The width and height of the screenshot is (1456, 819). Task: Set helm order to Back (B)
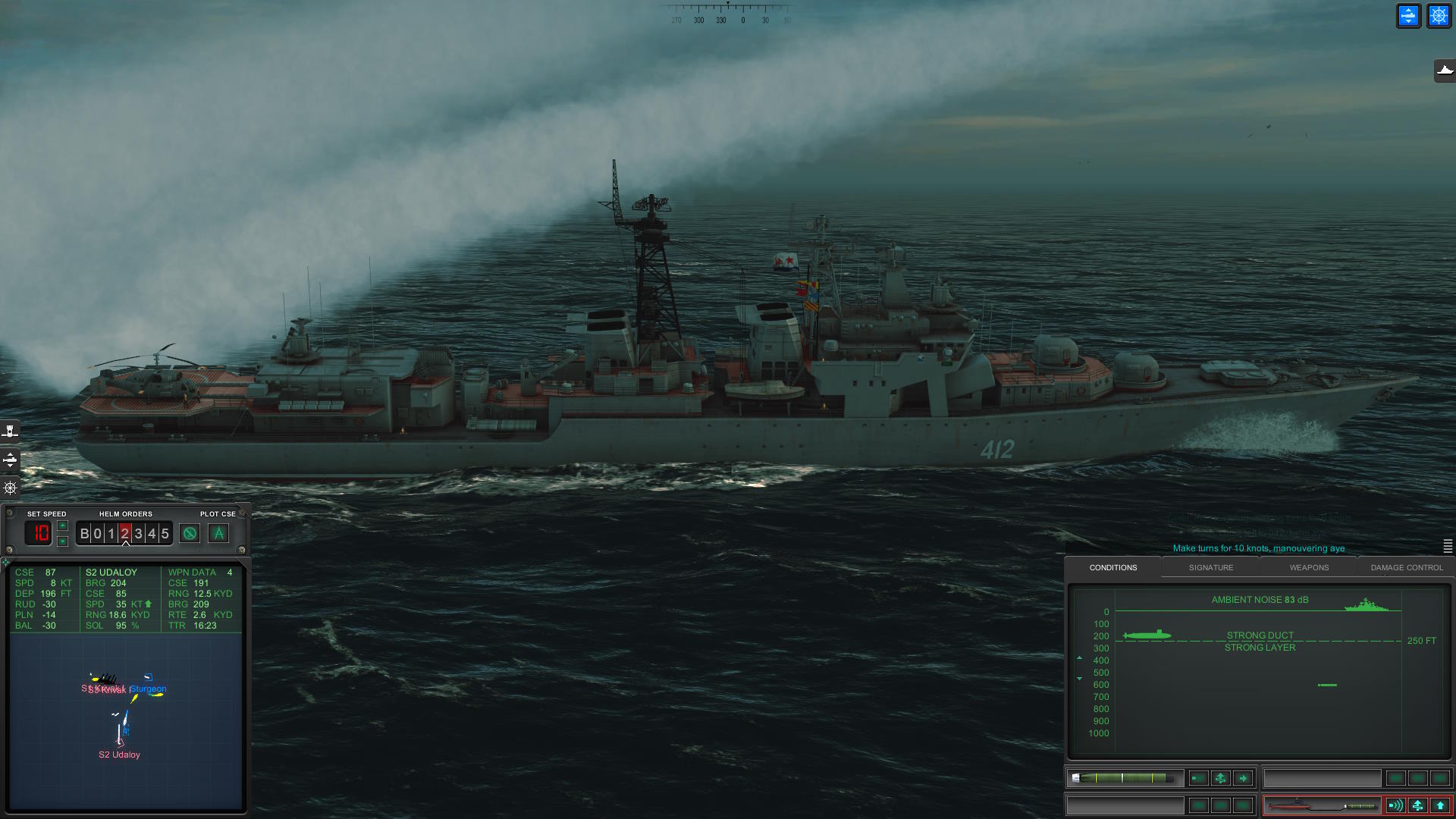tap(84, 534)
